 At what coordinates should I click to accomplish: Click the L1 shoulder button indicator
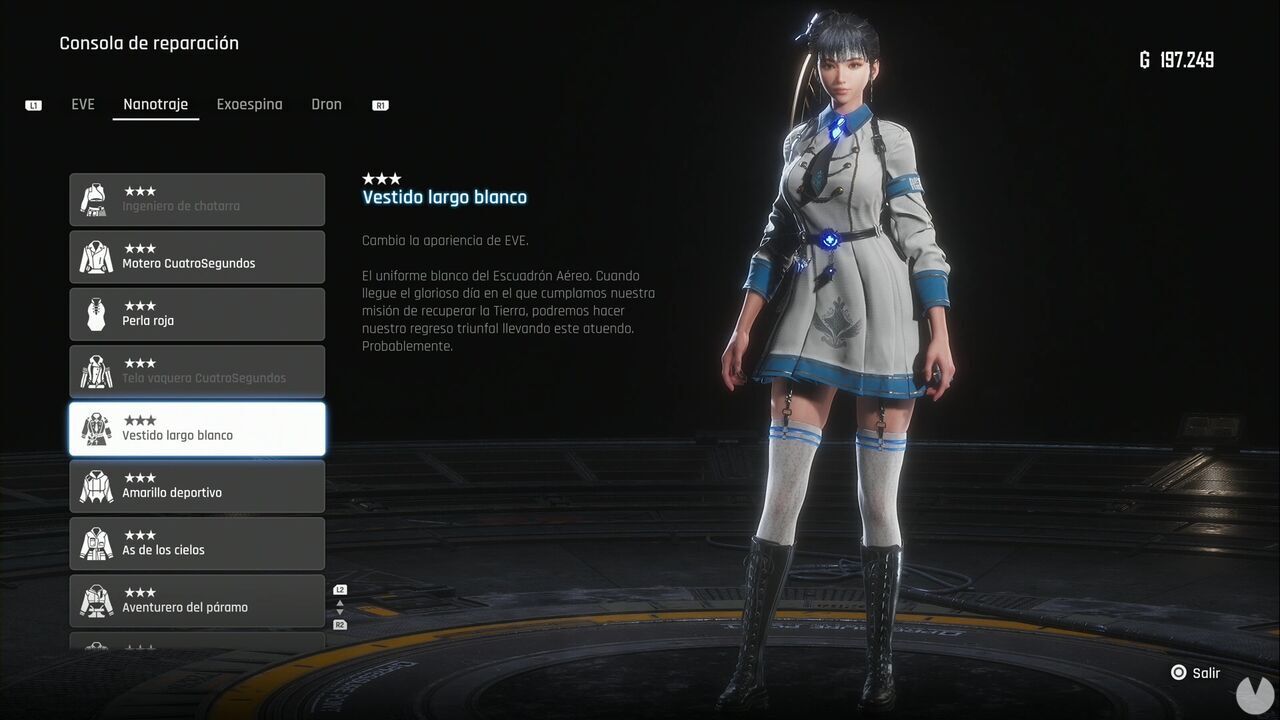(x=33, y=104)
